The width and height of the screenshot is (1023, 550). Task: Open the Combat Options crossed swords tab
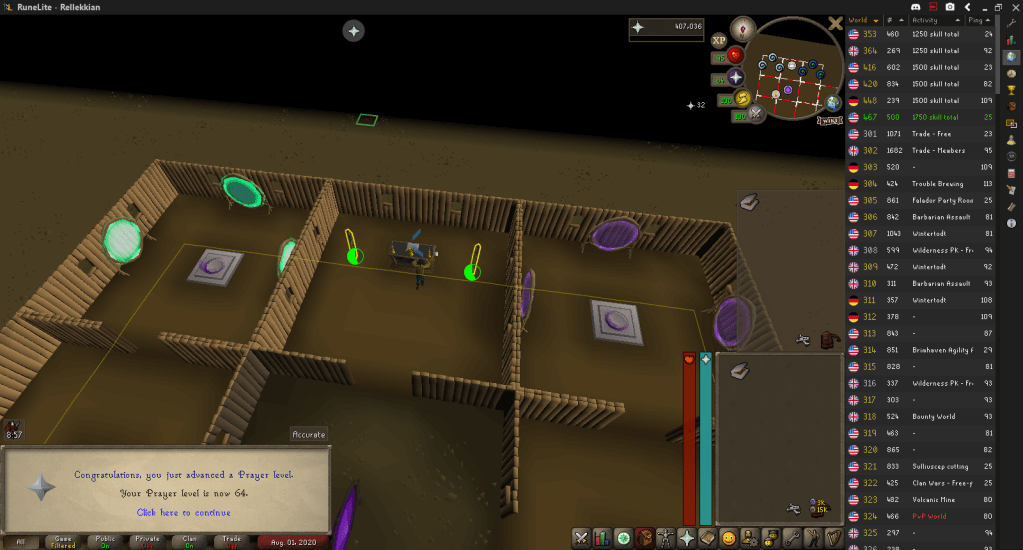(x=581, y=538)
